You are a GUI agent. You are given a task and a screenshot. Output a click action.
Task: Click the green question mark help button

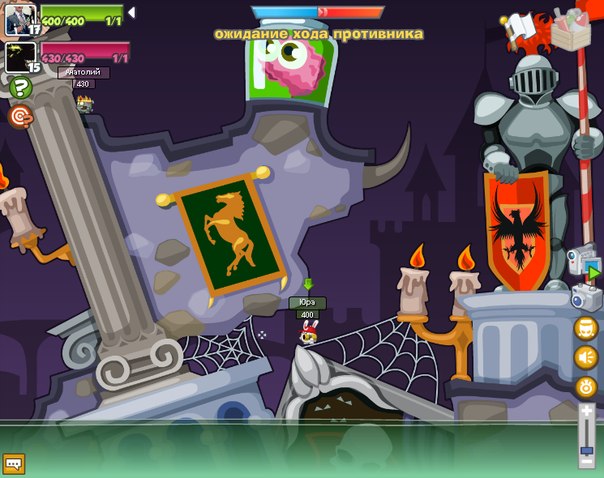21,88
